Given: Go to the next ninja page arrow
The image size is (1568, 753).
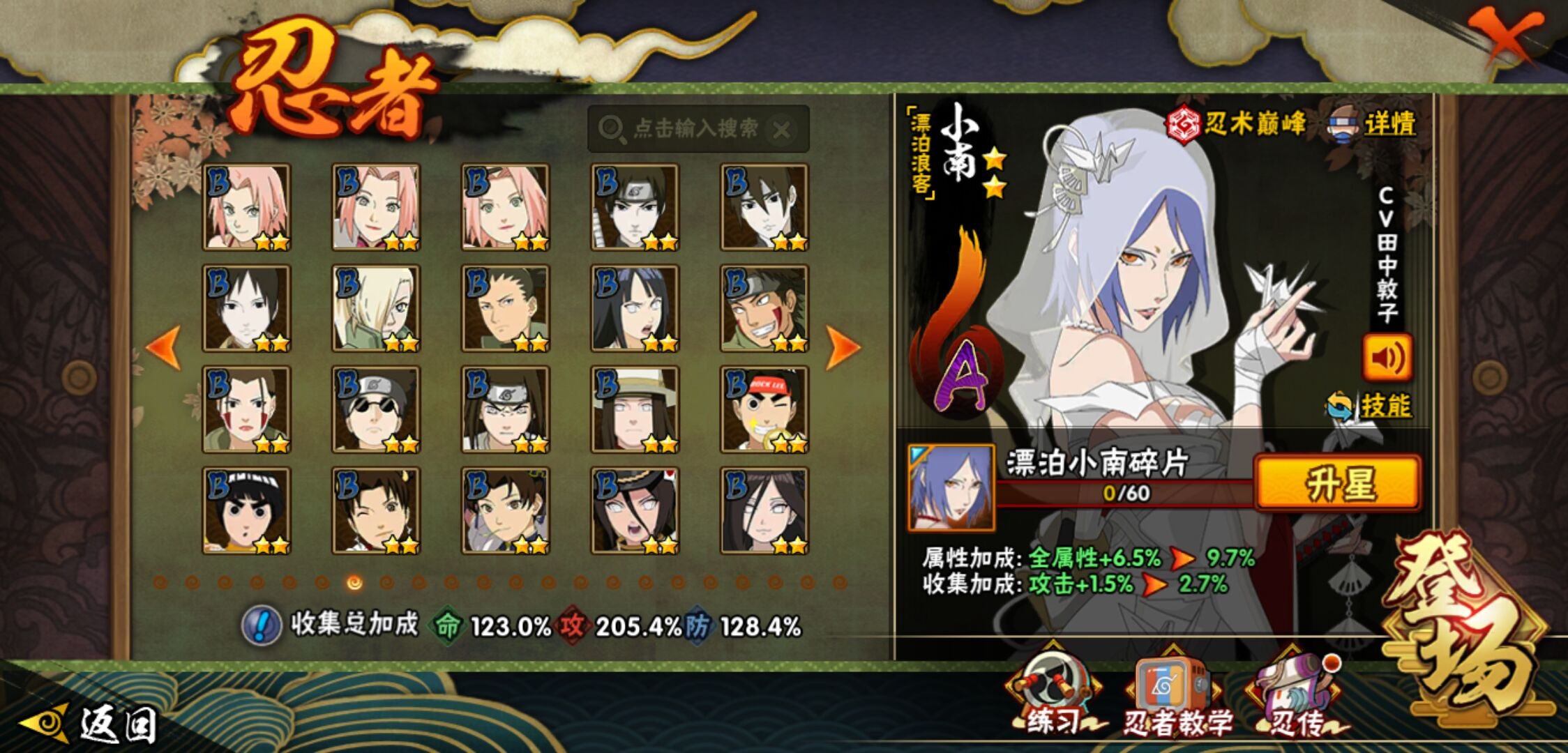Looking at the screenshot, I should (x=843, y=347).
